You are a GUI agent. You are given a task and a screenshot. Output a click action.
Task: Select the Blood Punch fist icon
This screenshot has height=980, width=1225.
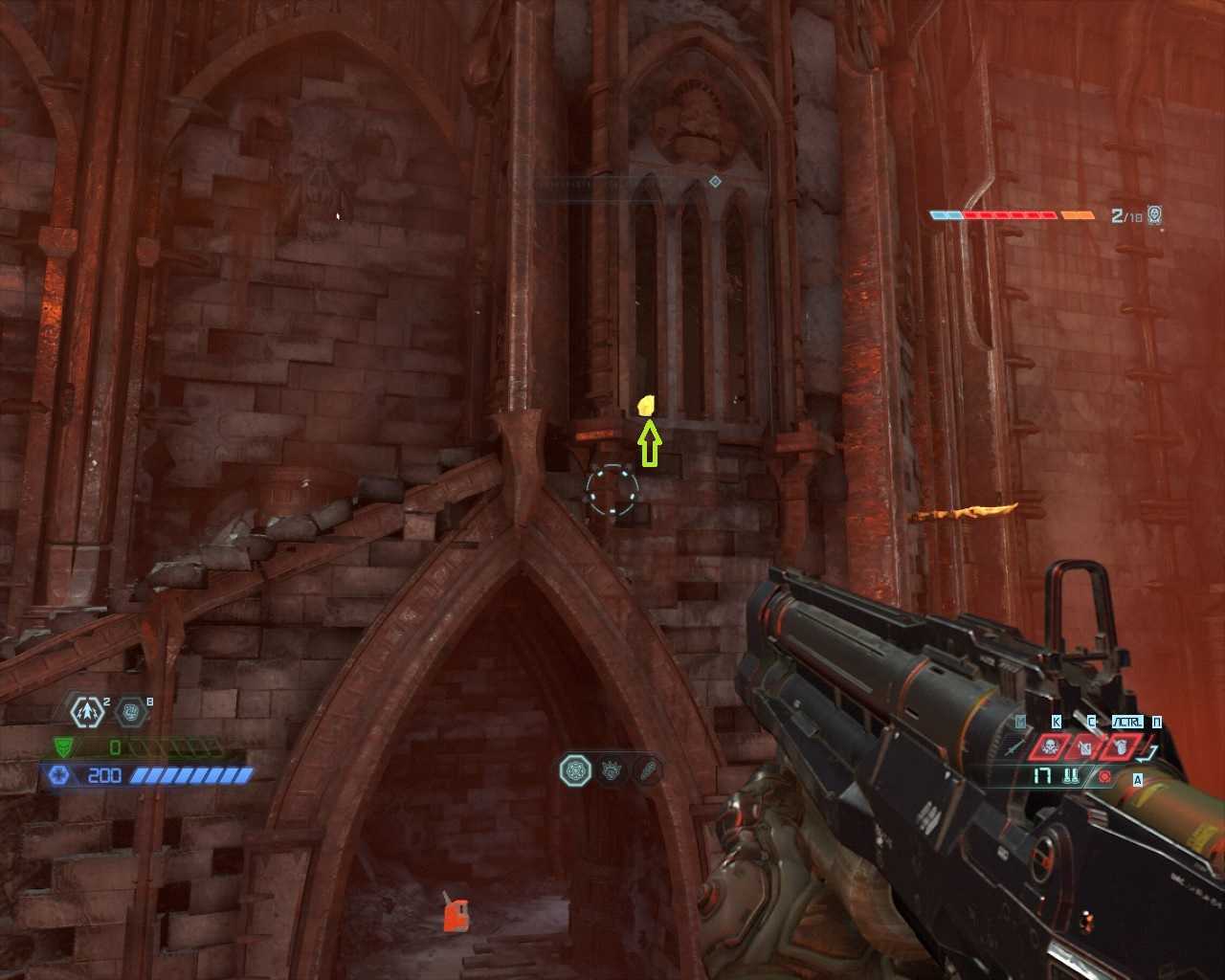[x=131, y=712]
